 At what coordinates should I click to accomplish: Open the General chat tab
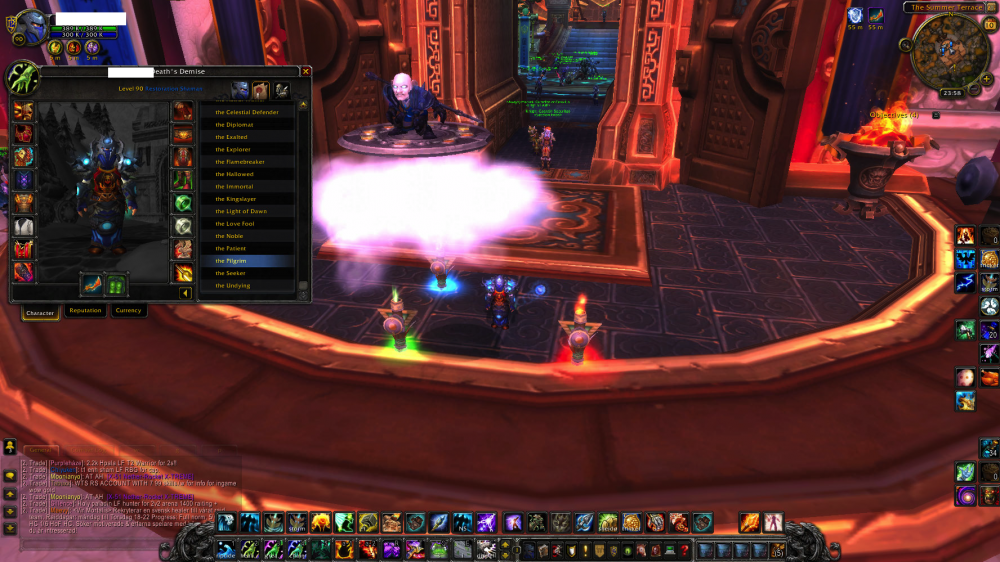point(42,449)
